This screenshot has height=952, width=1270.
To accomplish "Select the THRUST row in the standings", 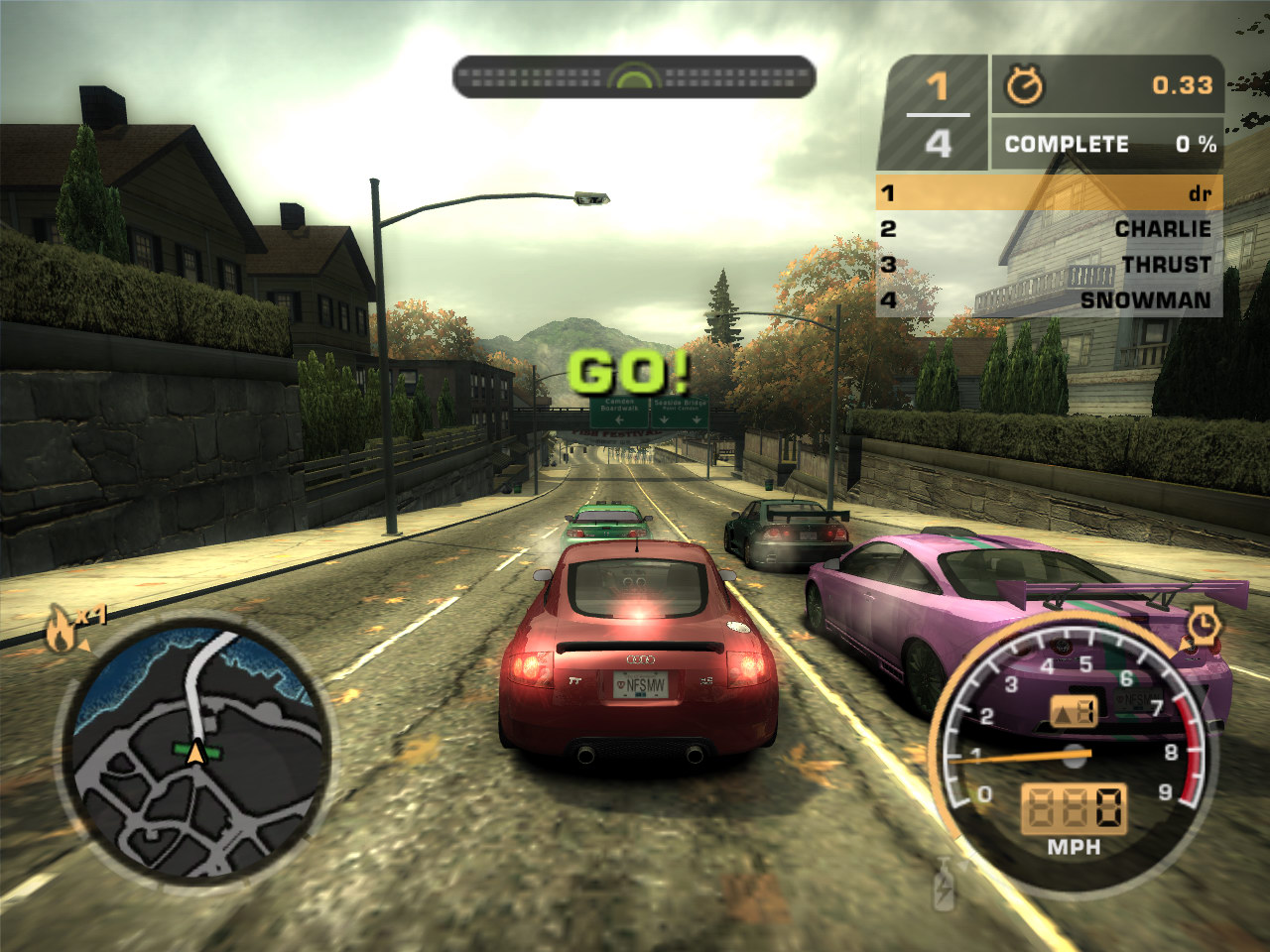I will [1049, 265].
